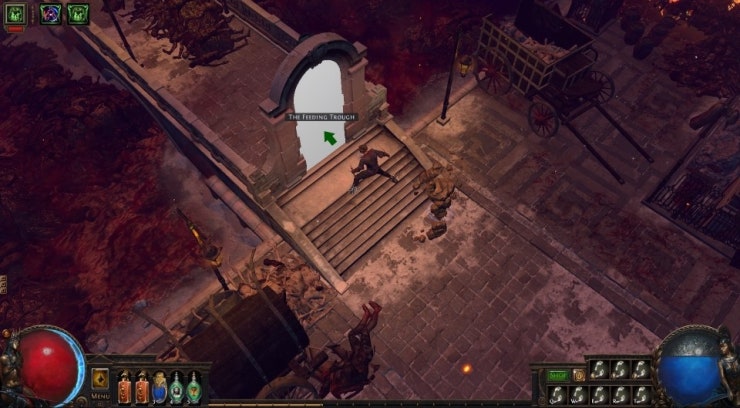Select the blue-red swirl buff icon

(50, 13)
